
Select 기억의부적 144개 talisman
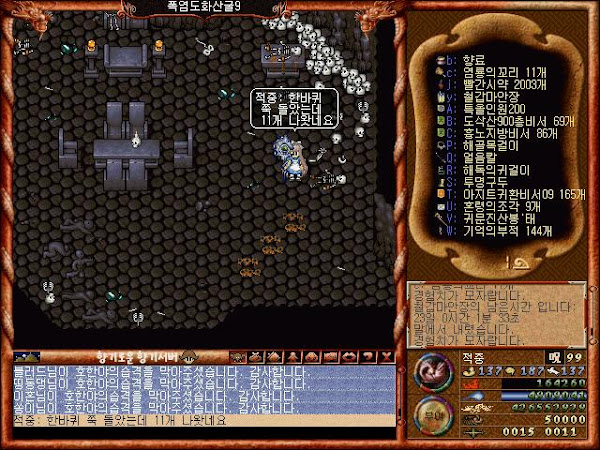click(490, 231)
